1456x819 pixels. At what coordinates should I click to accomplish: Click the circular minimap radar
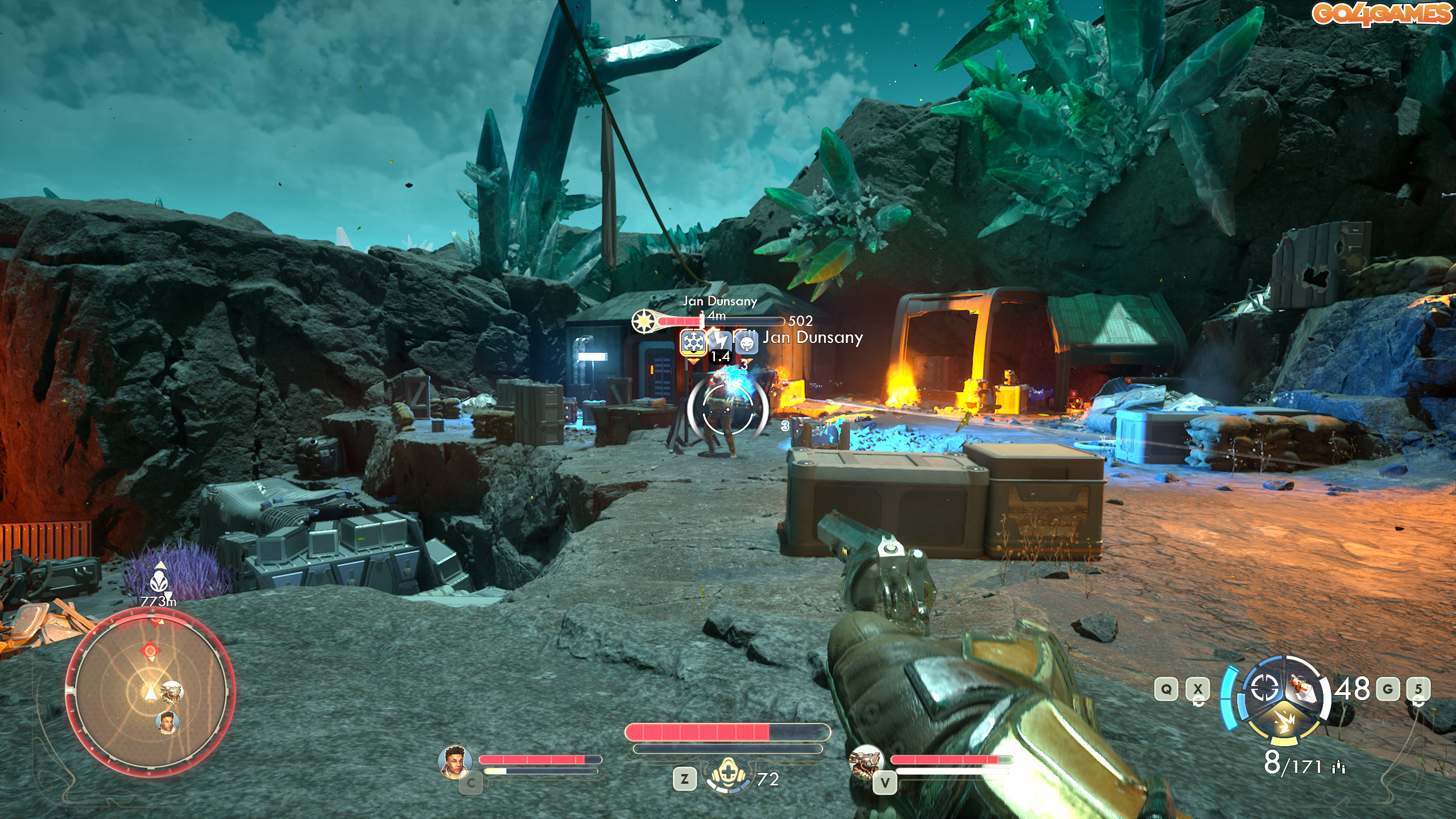coord(150,692)
